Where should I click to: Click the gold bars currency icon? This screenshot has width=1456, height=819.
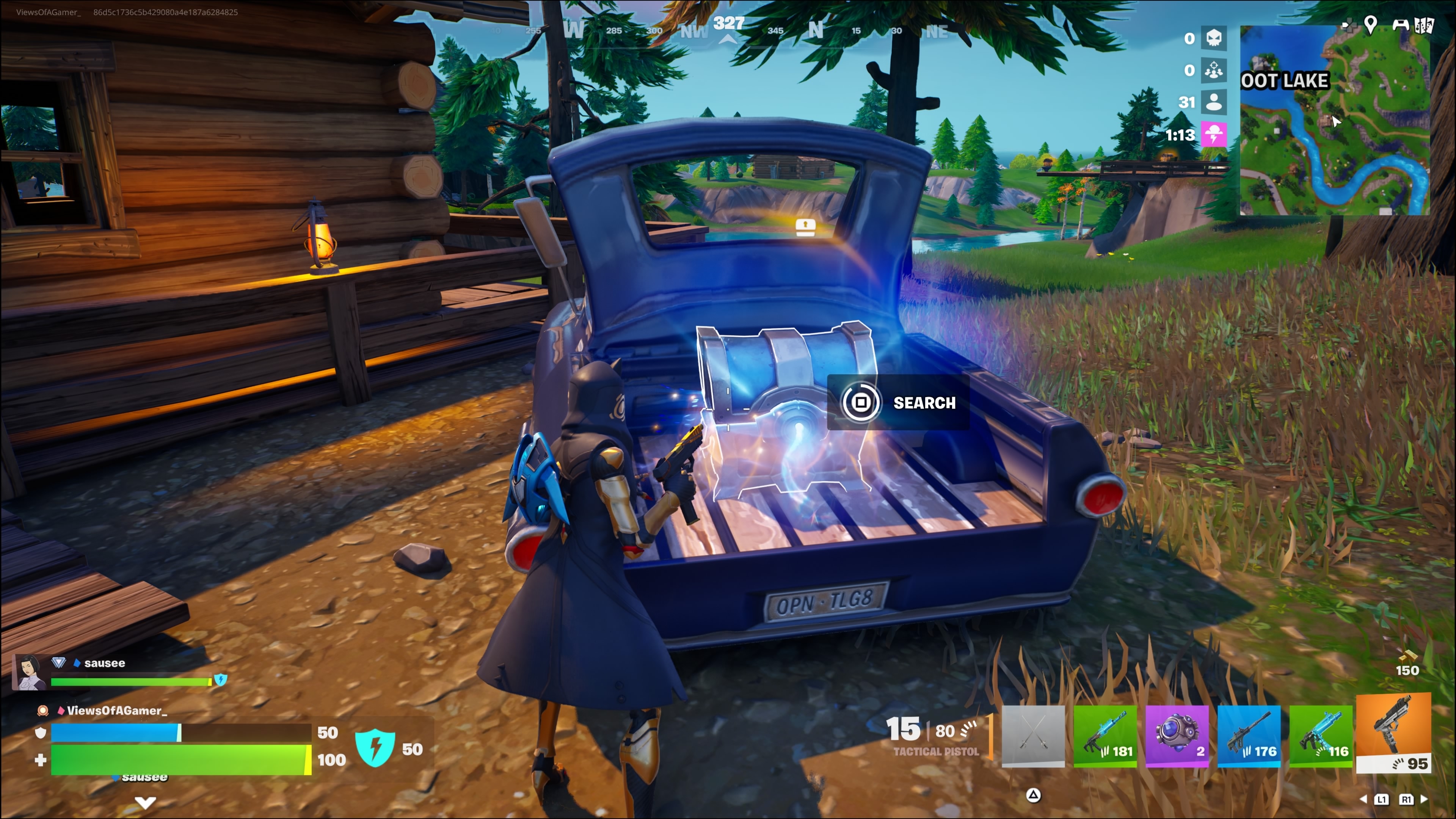[x=1407, y=656]
